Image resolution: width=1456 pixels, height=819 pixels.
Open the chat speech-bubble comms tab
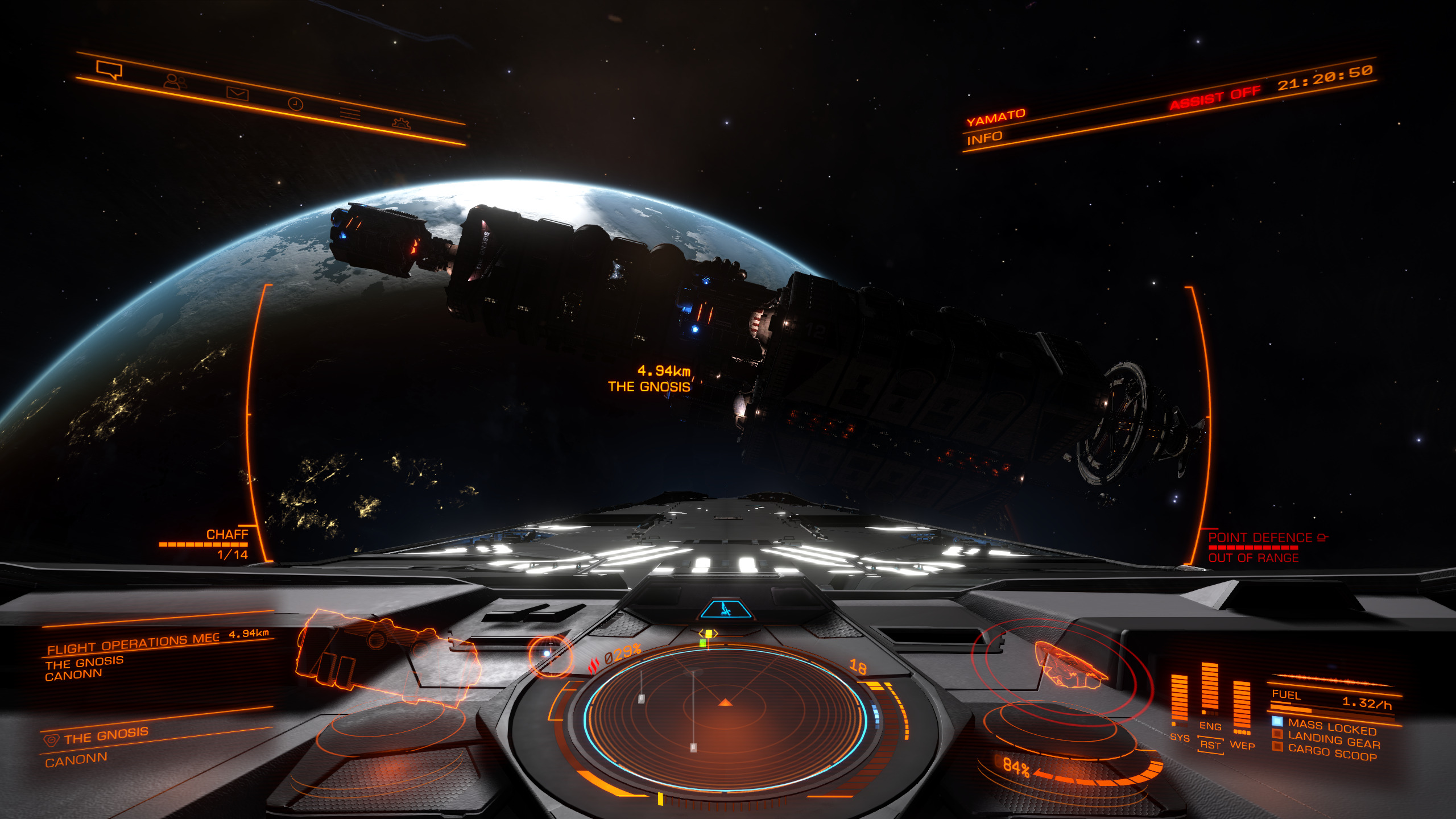[109, 70]
